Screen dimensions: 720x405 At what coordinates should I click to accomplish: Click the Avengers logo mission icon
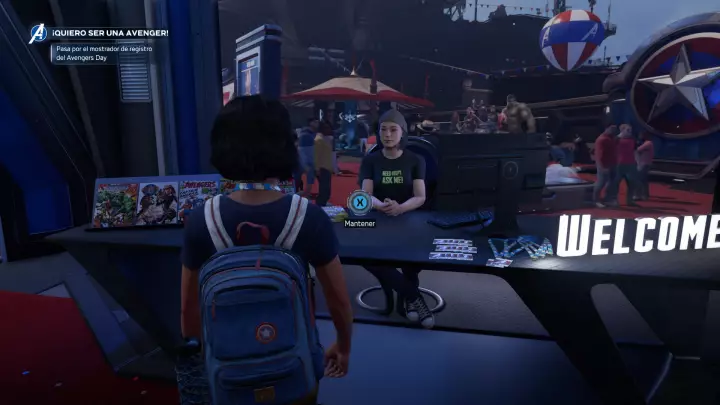coord(38,34)
